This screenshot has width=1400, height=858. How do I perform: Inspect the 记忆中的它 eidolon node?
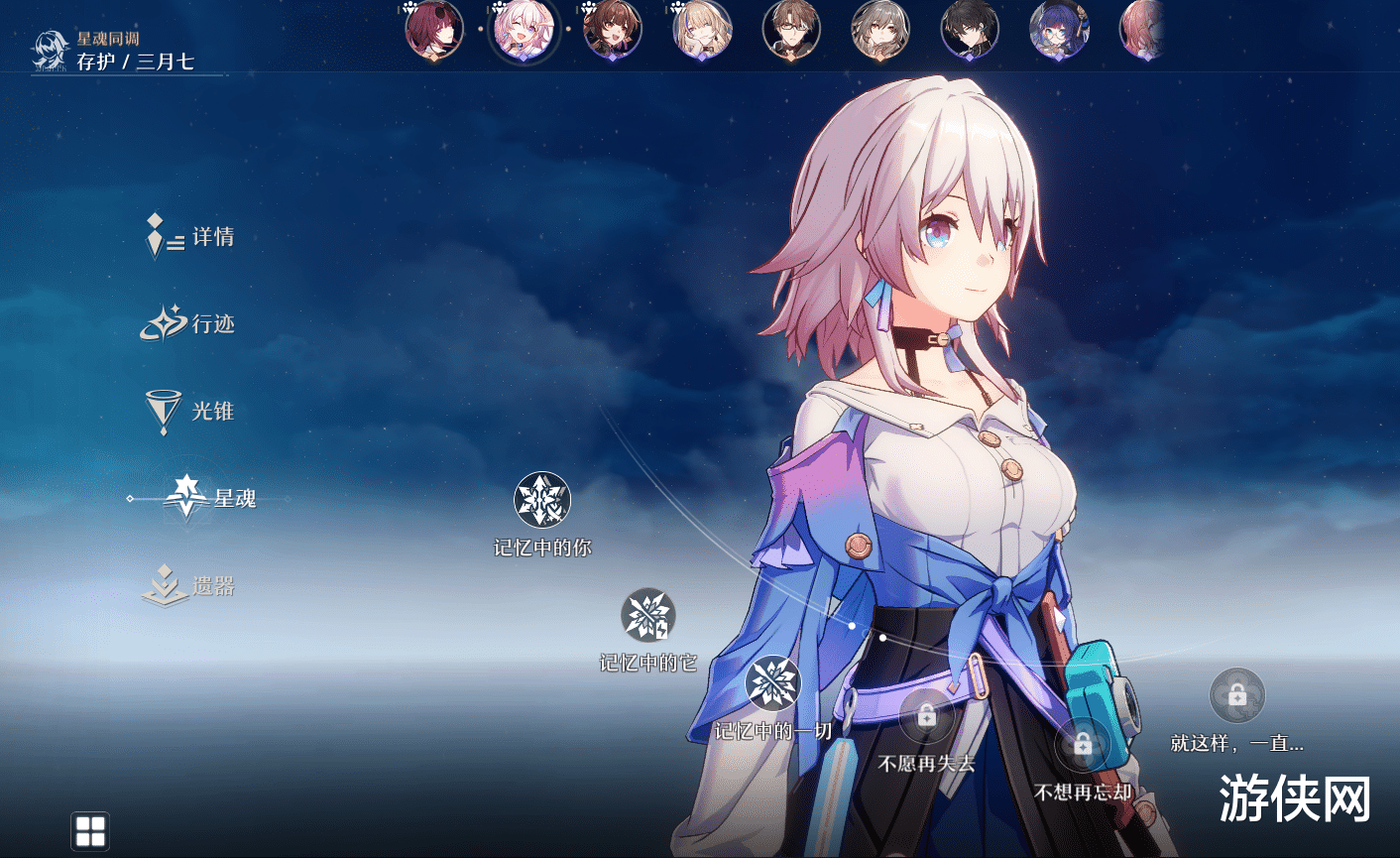pos(647,616)
